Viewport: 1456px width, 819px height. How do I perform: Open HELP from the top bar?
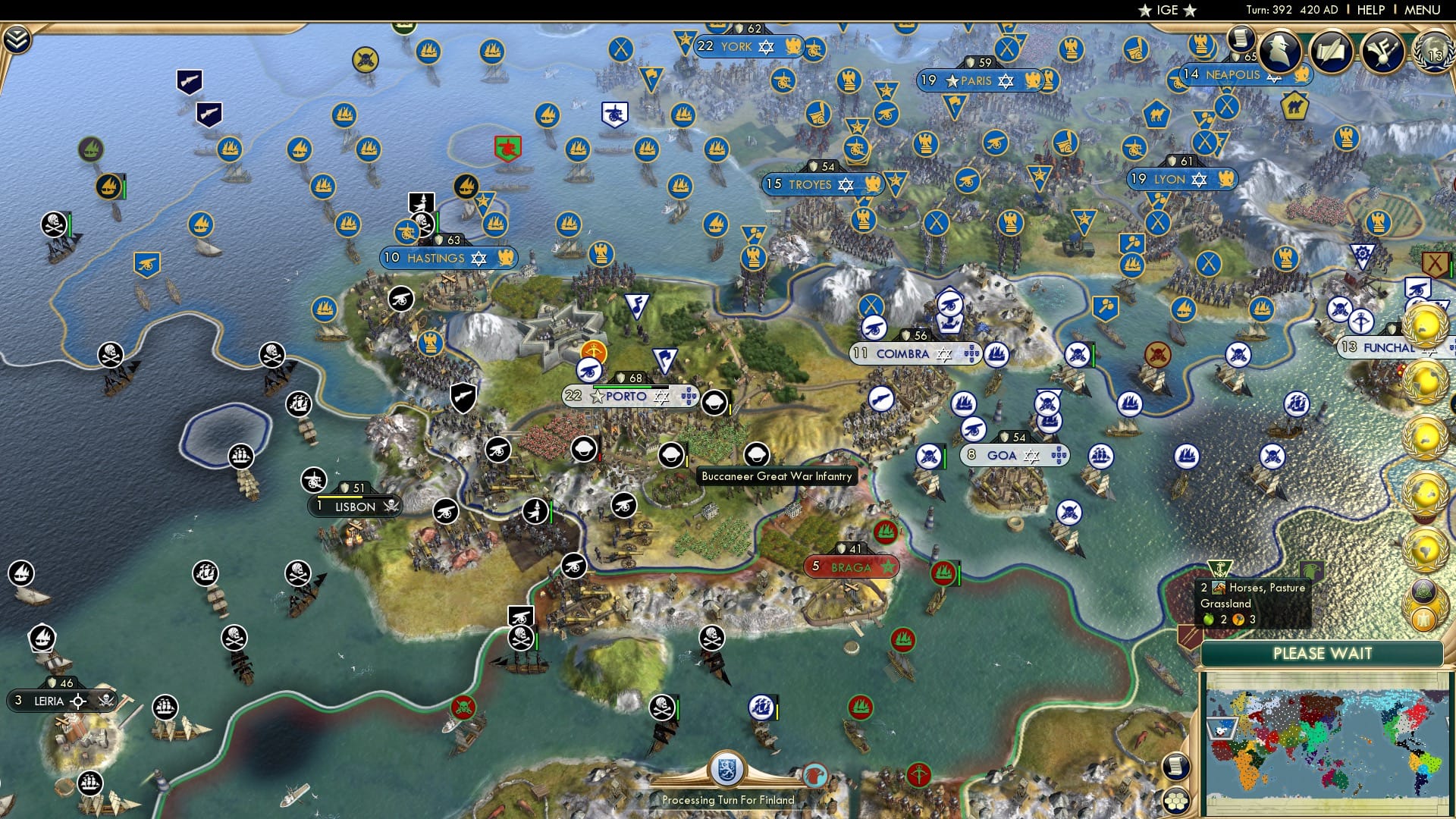(x=1372, y=10)
